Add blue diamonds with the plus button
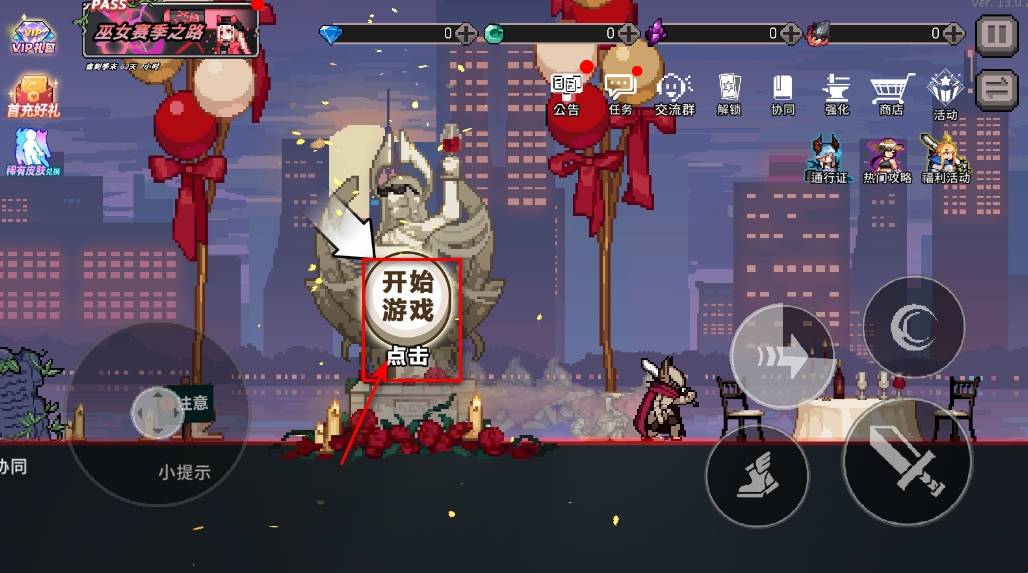Image resolution: width=1028 pixels, height=573 pixels. pyautogui.click(x=466, y=34)
